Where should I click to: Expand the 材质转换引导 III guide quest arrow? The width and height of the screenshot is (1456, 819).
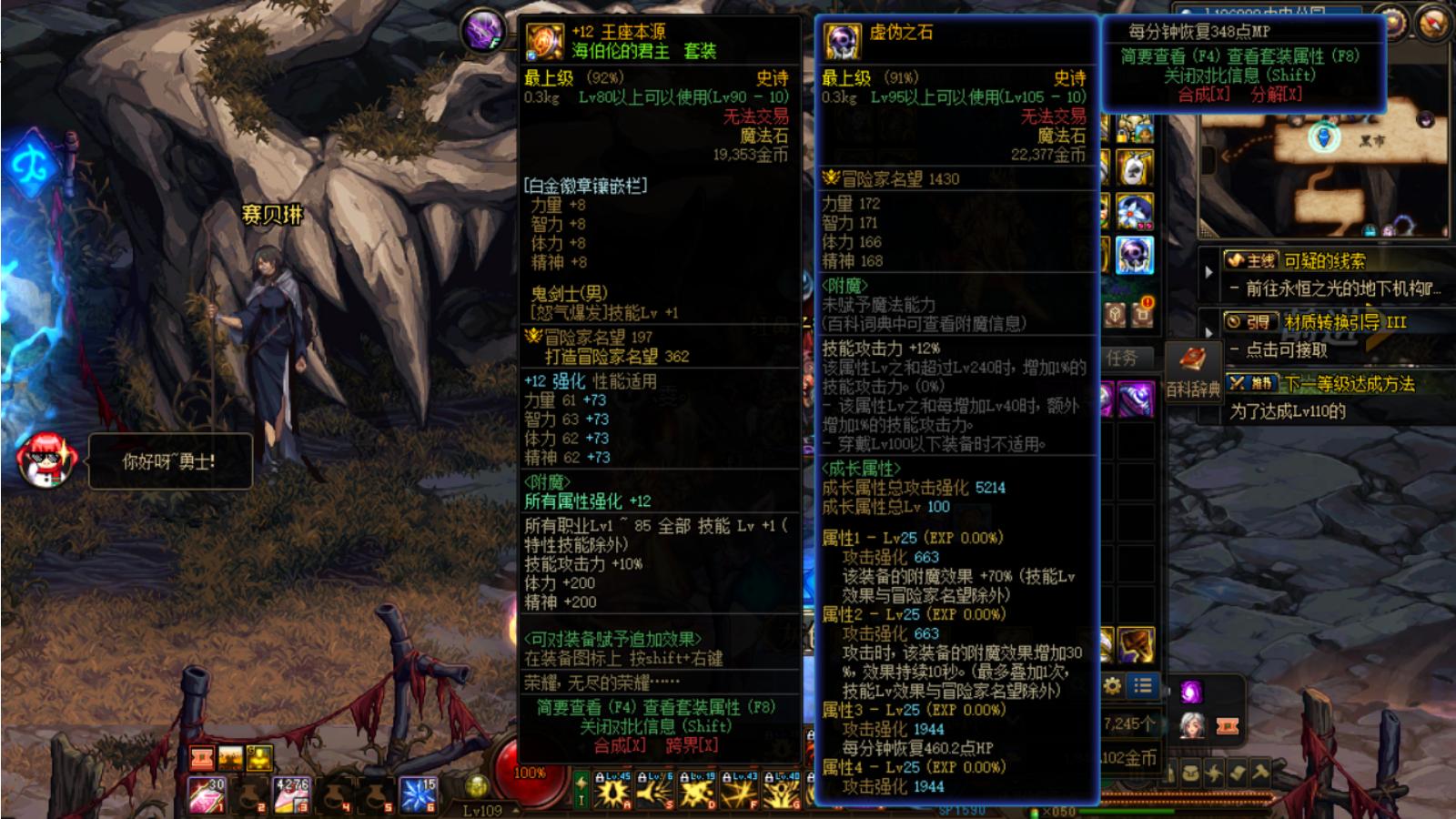tap(1208, 332)
